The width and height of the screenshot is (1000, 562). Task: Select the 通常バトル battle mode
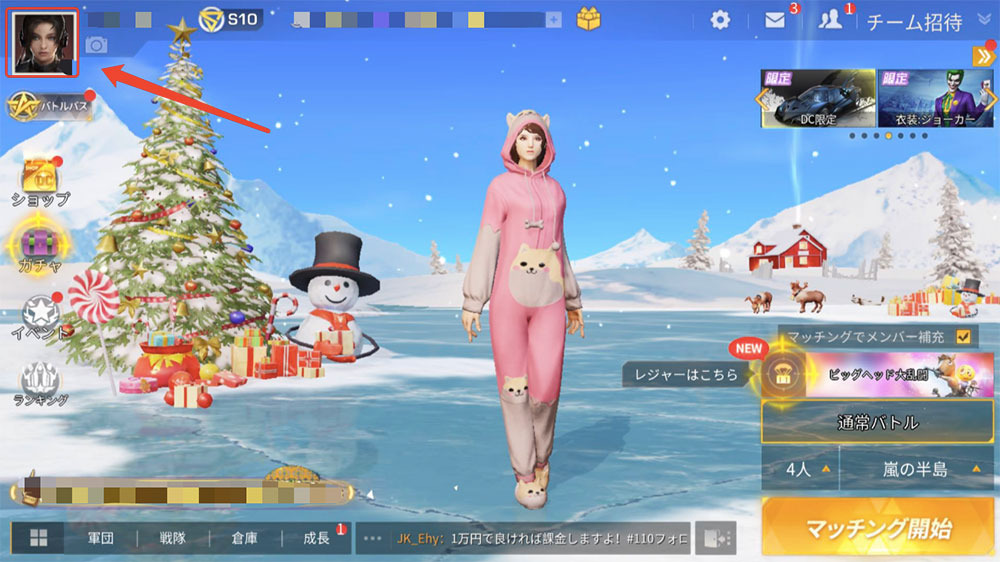877,422
